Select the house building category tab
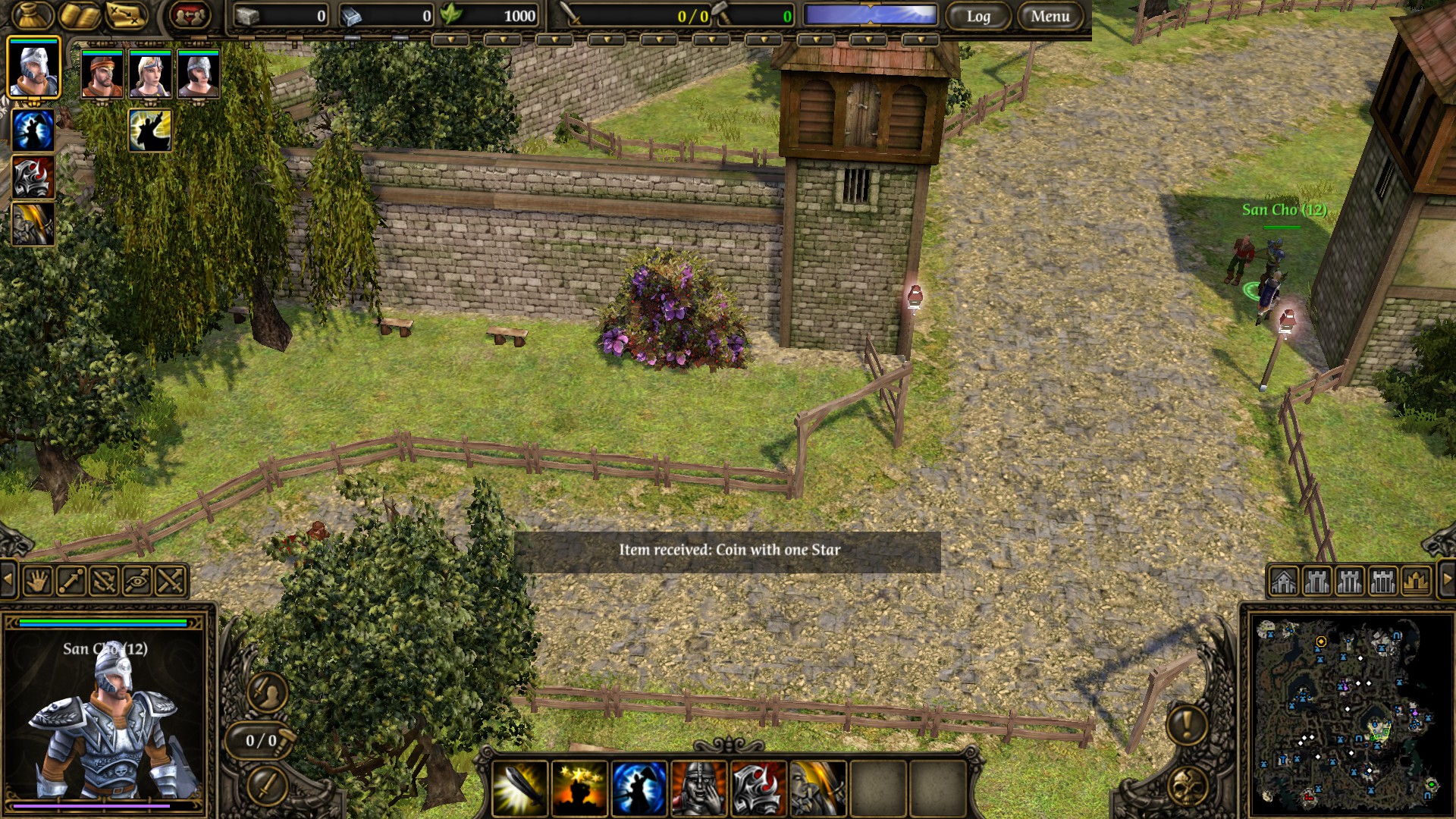This screenshot has height=819, width=1456. tap(1283, 582)
